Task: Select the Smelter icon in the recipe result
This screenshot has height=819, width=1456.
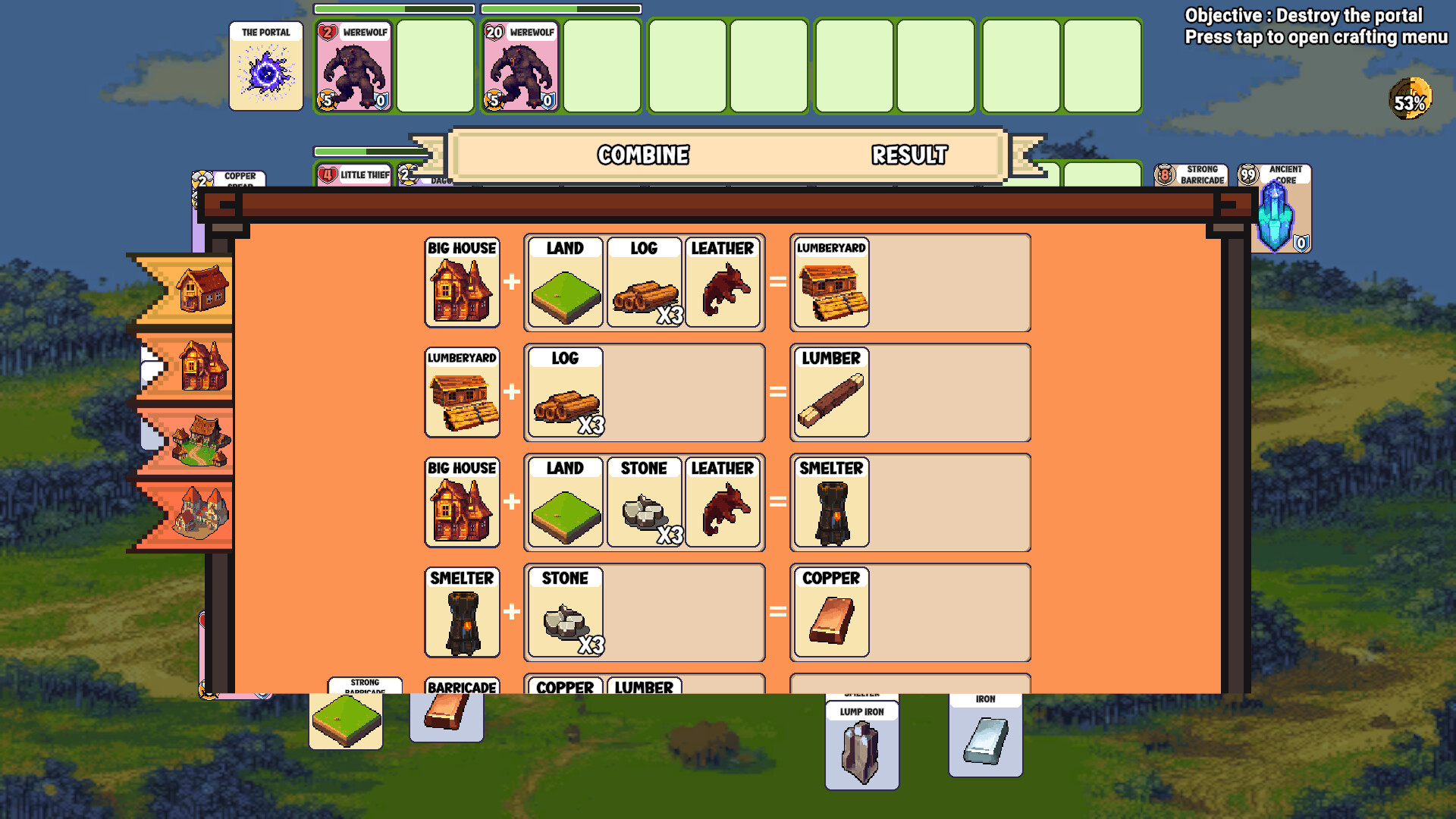Action: [x=830, y=503]
